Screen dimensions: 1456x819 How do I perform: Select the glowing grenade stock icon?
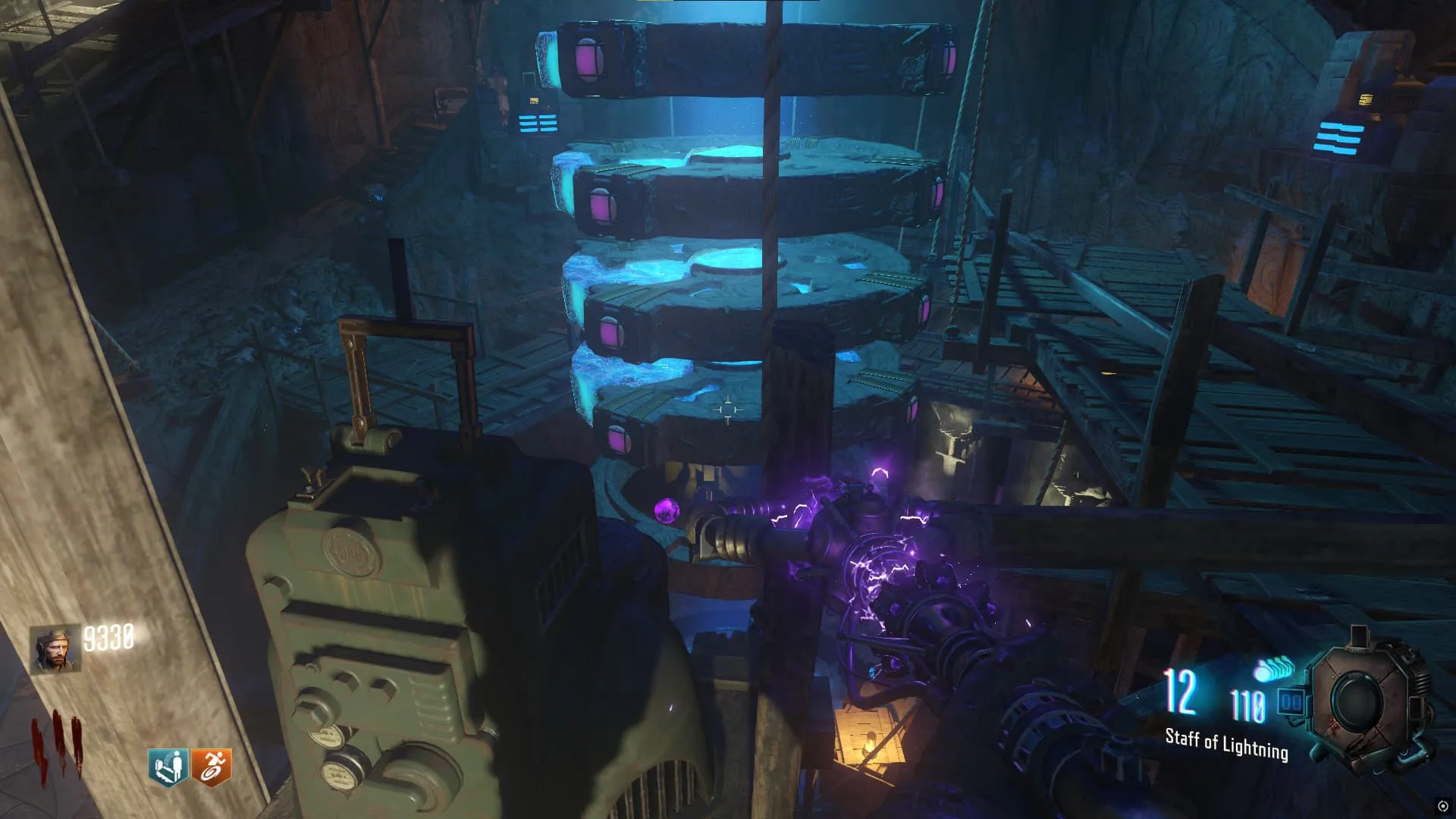click(1275, 670)
